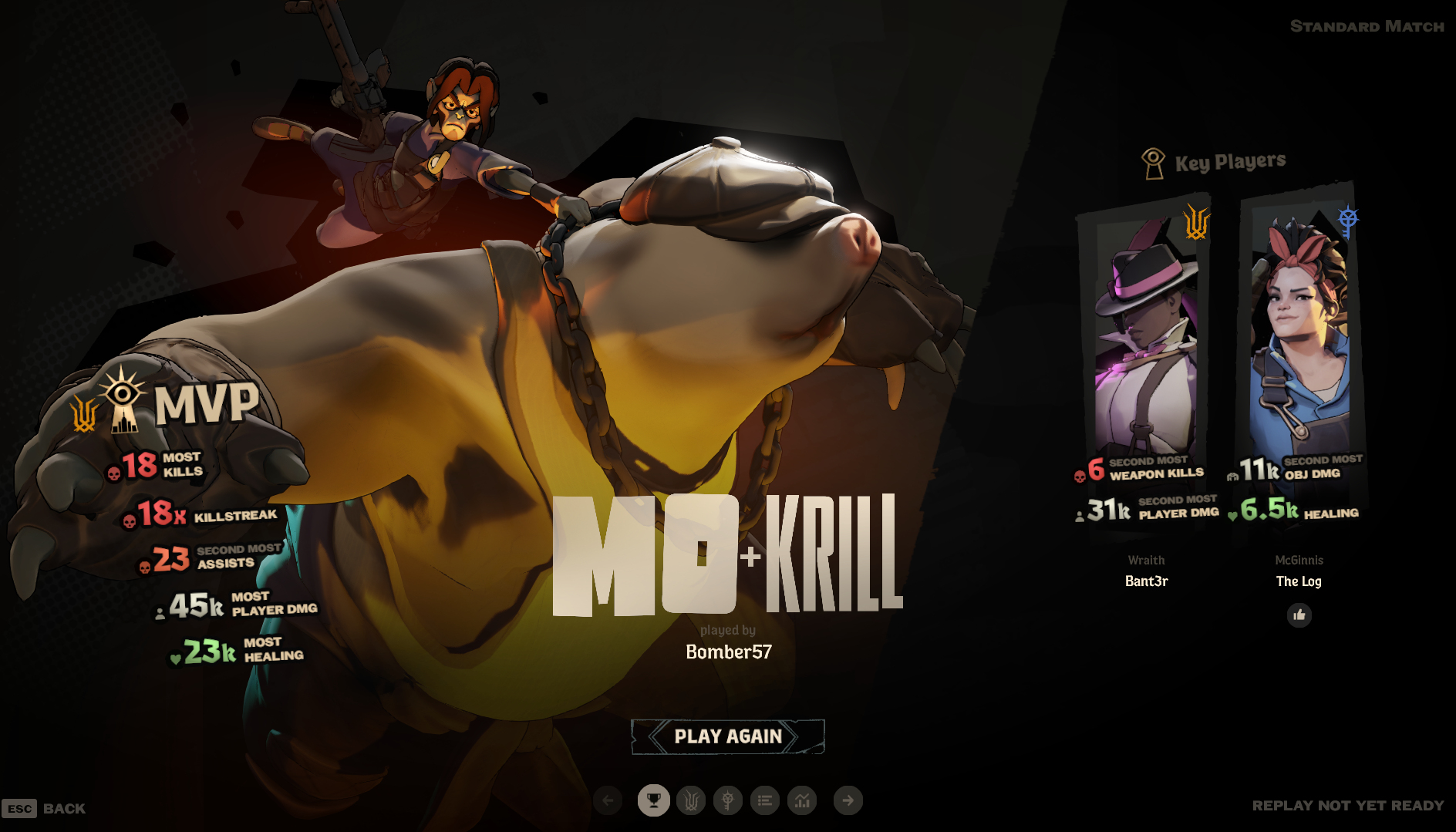Open the chart statistics tab

[802, 800]
